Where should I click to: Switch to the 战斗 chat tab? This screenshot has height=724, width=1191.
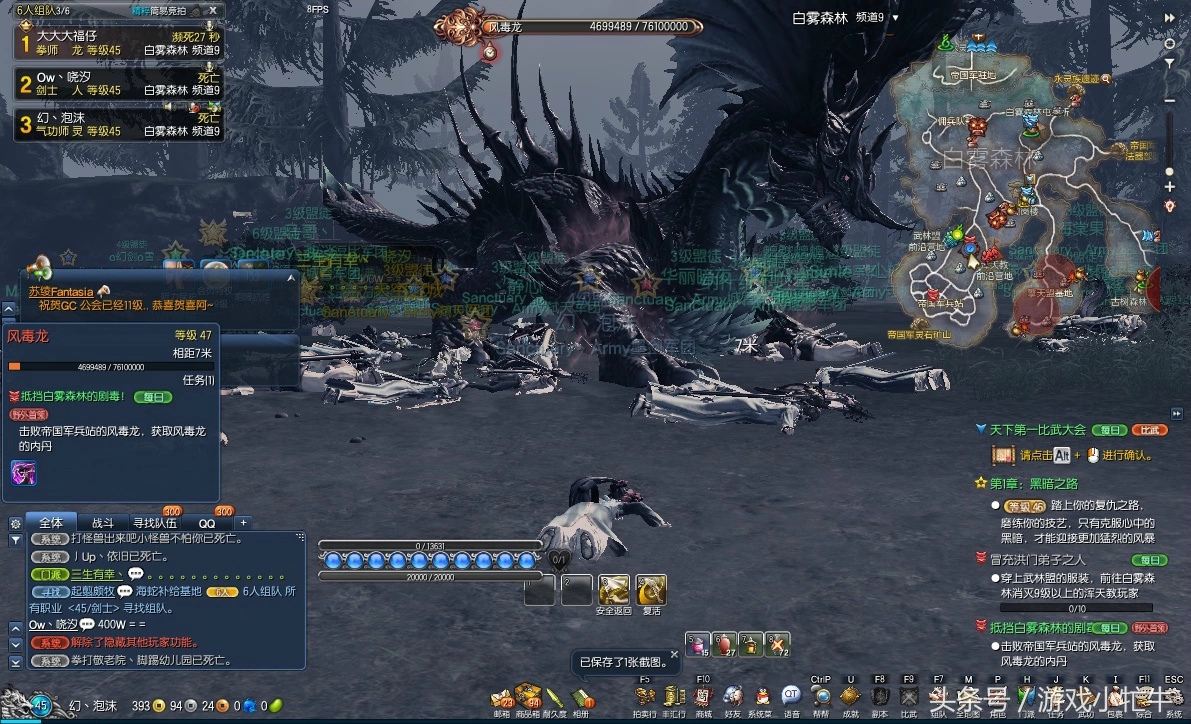(x=103, y=522)
